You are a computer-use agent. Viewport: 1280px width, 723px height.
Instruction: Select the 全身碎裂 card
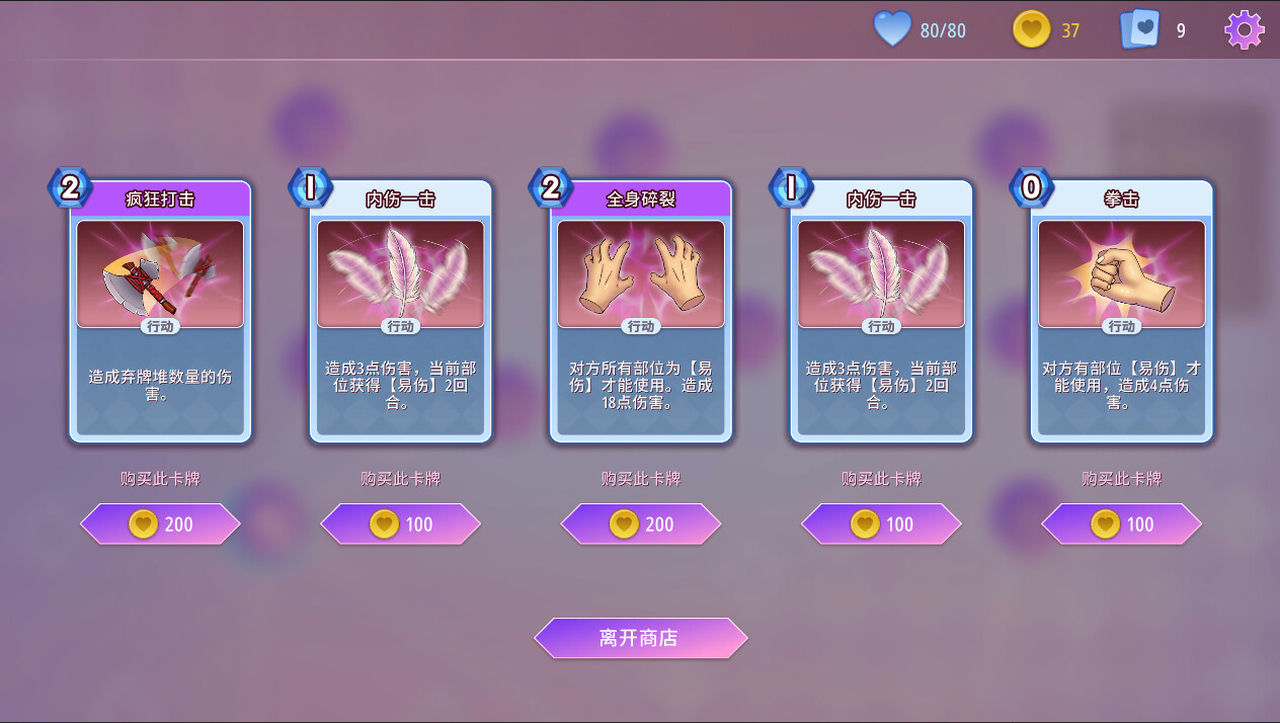pos(640,310)
